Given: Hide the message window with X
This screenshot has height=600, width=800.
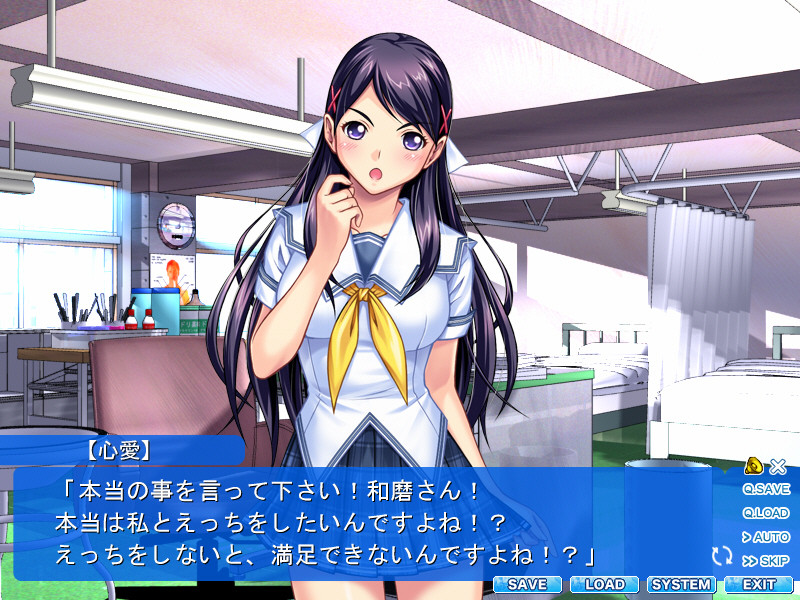Looking at the screenshot, I should click(x=779, y=466).
